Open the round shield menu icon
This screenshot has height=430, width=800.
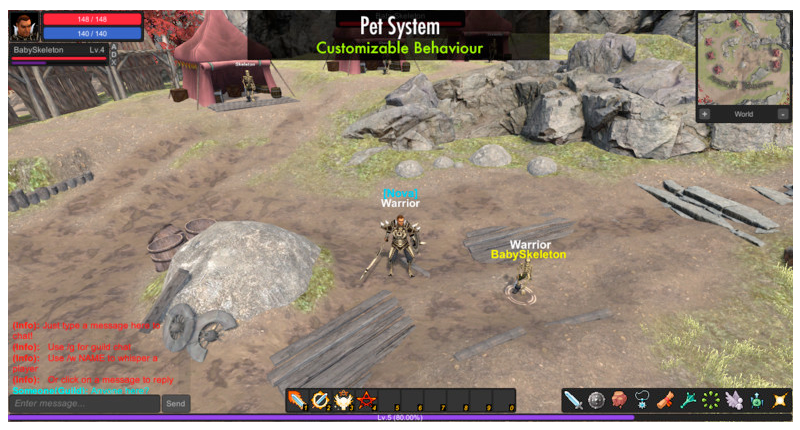[x=597, y=400]
